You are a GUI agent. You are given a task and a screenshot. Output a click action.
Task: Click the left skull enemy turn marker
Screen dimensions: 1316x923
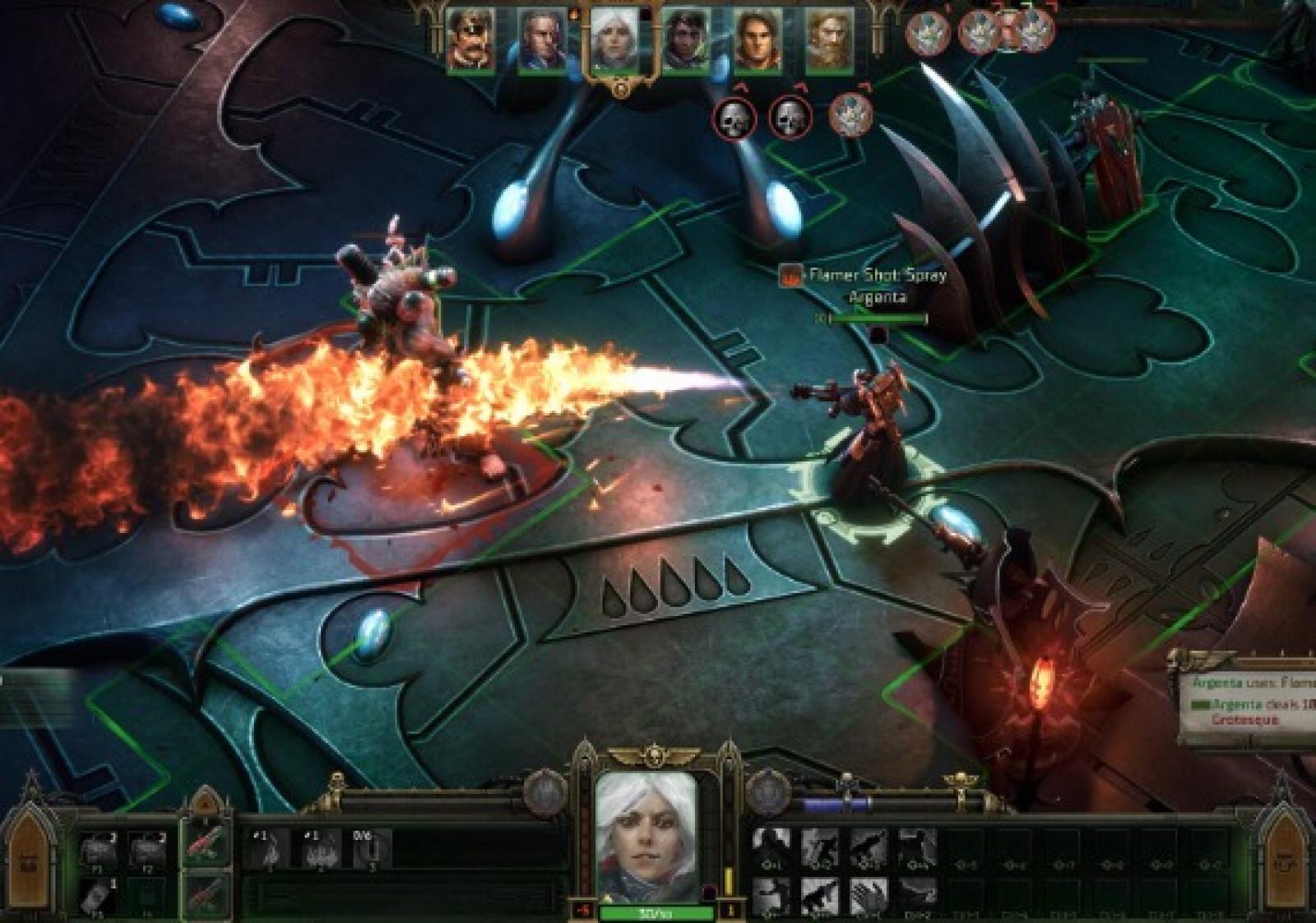734,118
